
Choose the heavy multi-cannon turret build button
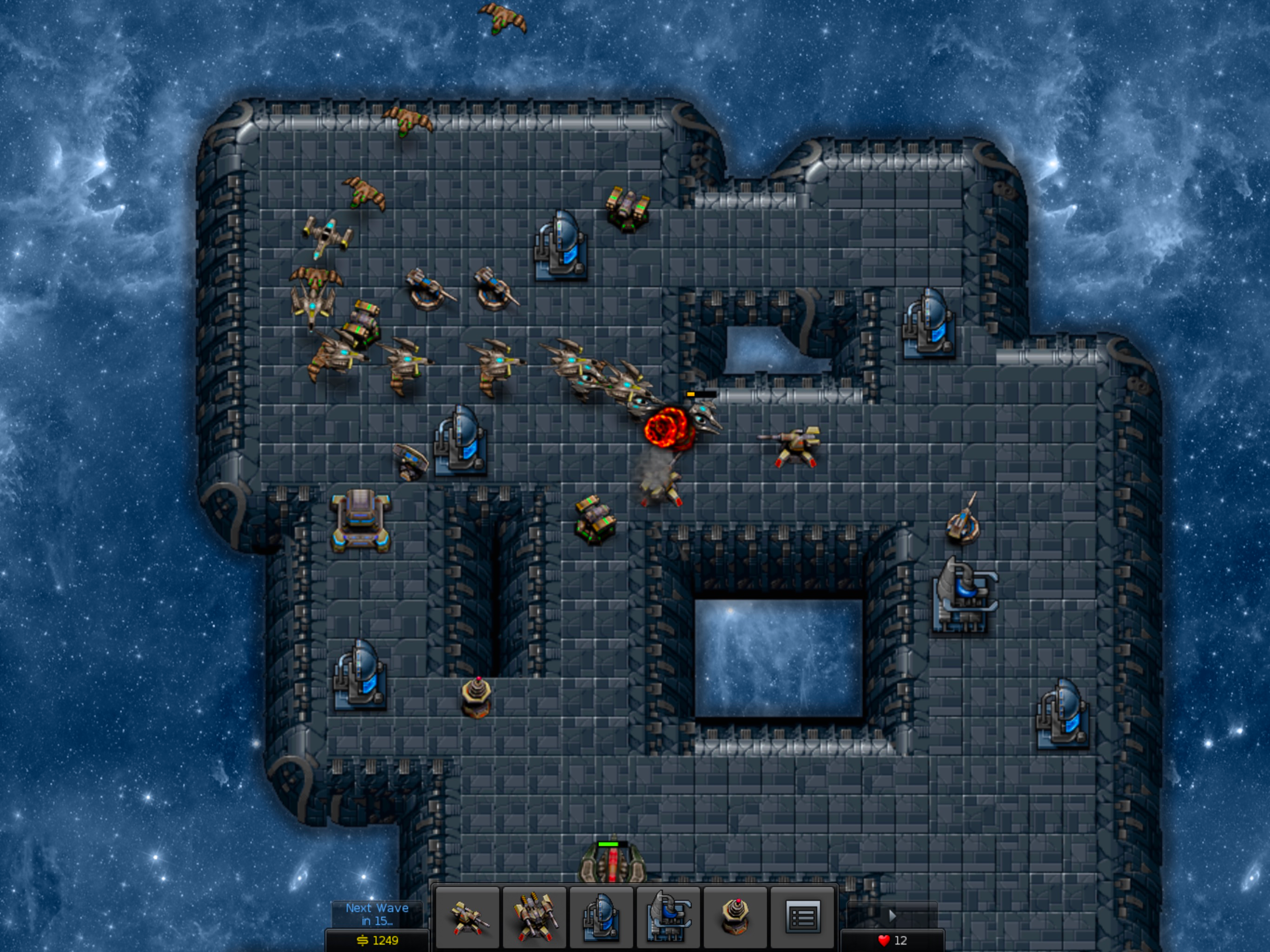click(535, 917)
